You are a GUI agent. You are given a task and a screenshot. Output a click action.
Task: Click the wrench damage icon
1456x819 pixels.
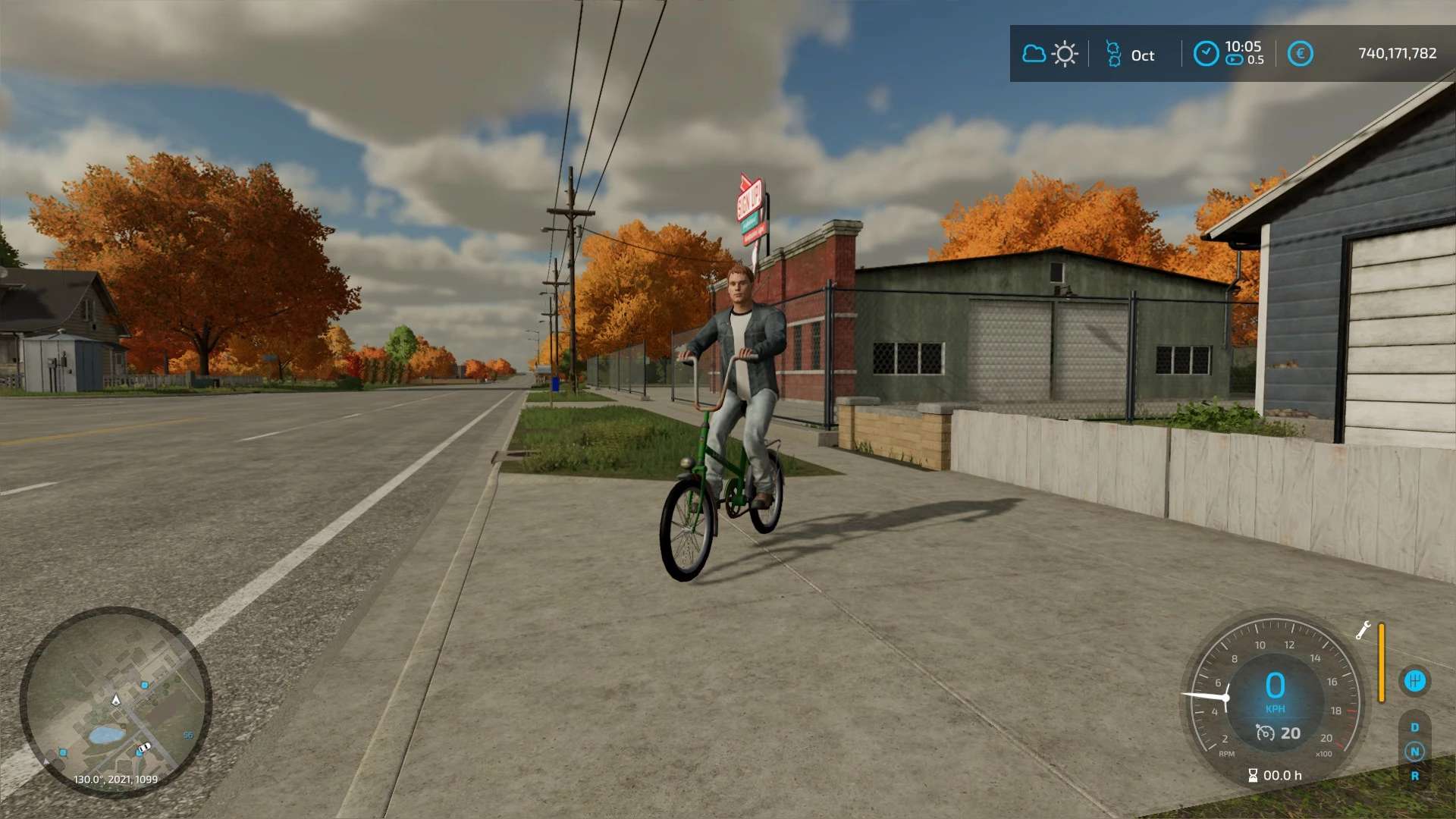(1363, 630)
